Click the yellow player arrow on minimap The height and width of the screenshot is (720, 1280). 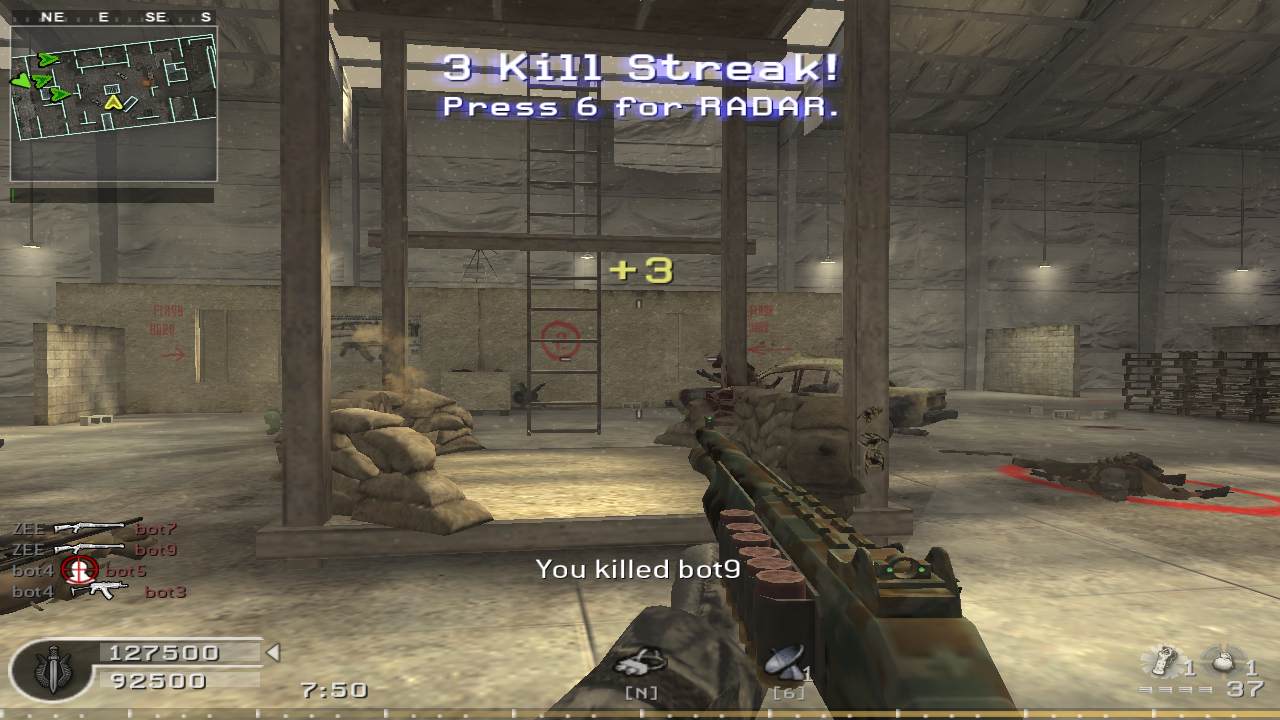pos(113,101)
